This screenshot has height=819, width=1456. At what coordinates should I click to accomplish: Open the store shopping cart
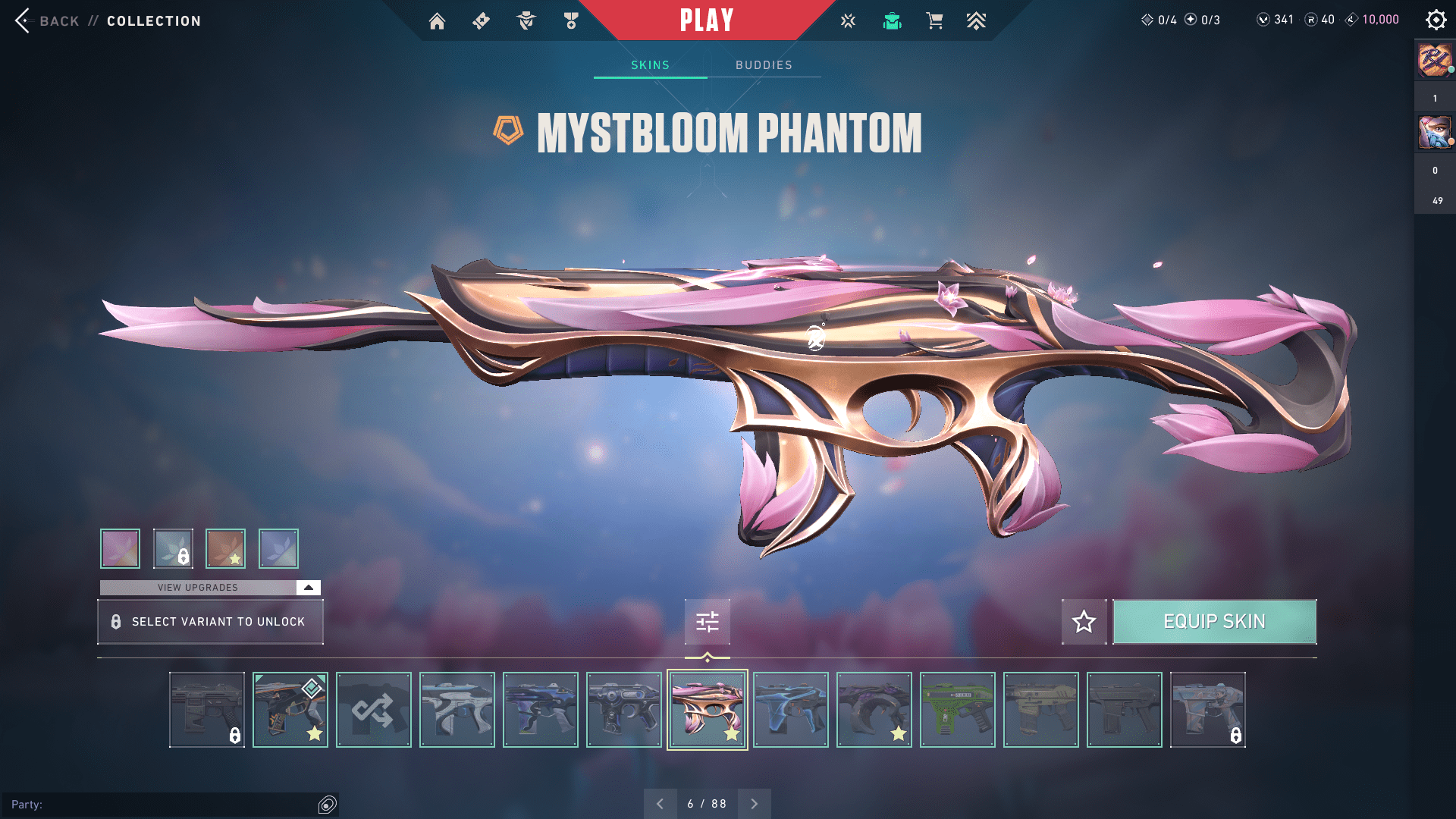pyautogui.click(x=934, y=21)
